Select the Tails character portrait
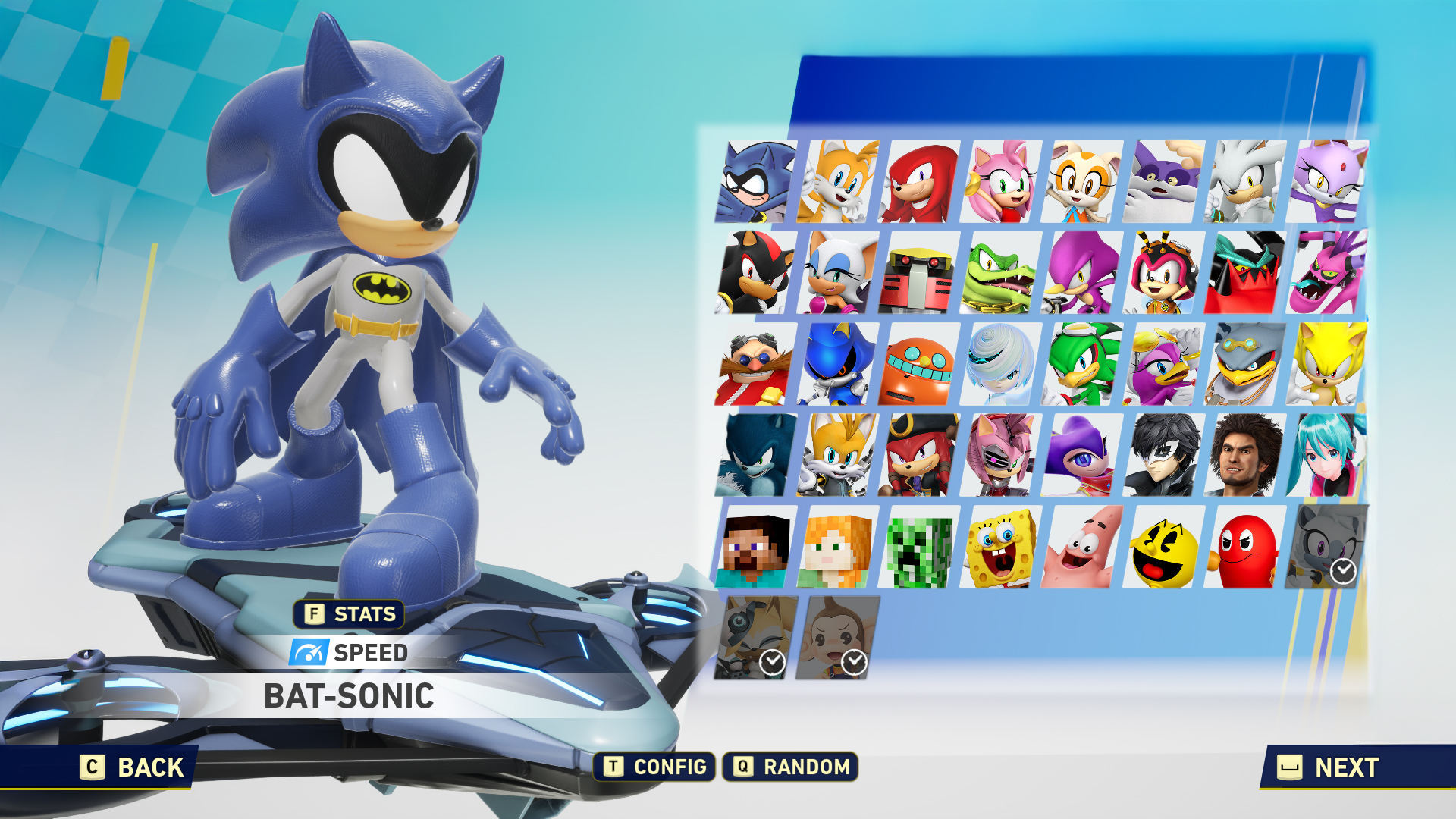 (x=837, y=182)
